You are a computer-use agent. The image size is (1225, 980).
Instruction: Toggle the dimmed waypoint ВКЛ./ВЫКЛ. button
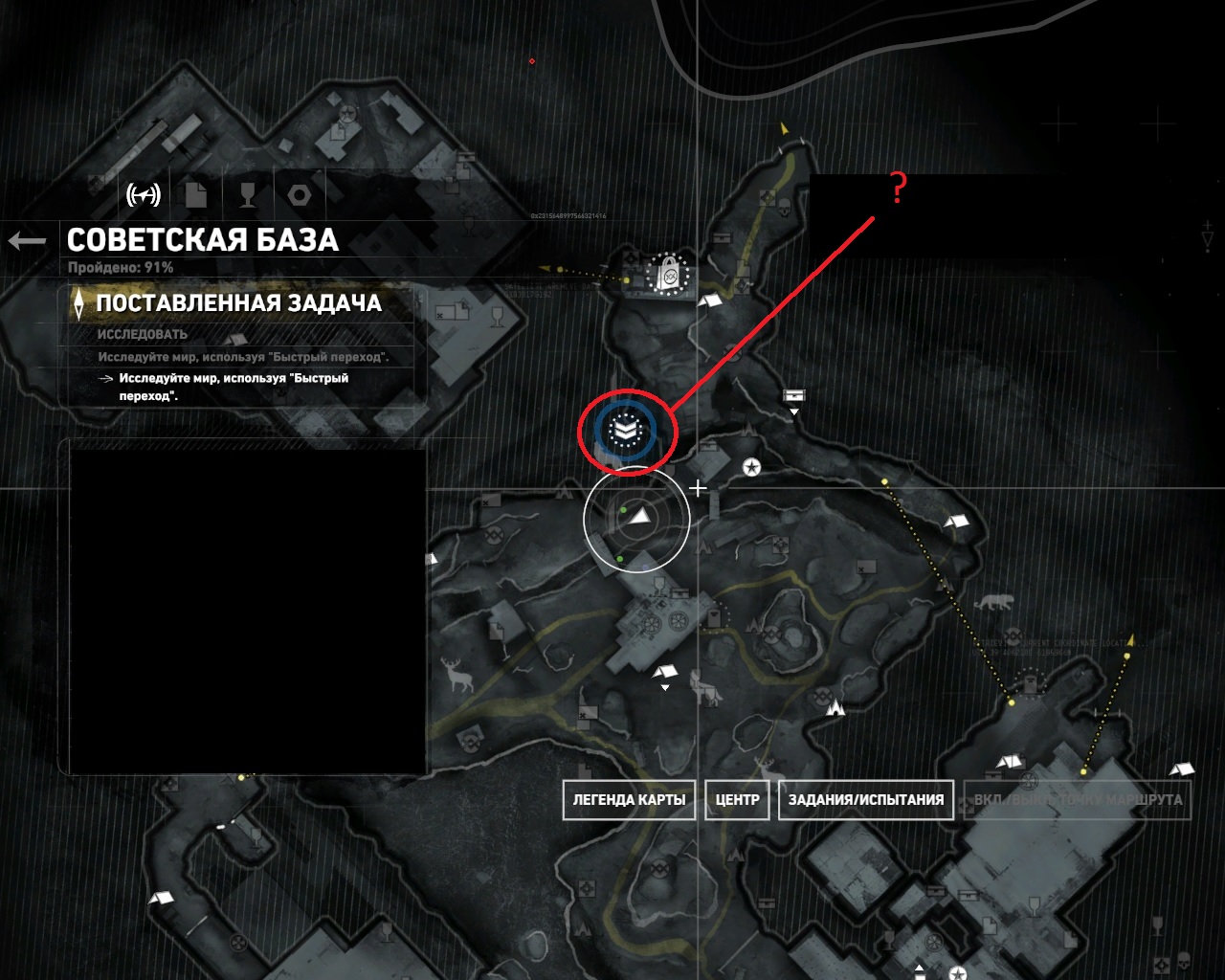(1078, 800)
